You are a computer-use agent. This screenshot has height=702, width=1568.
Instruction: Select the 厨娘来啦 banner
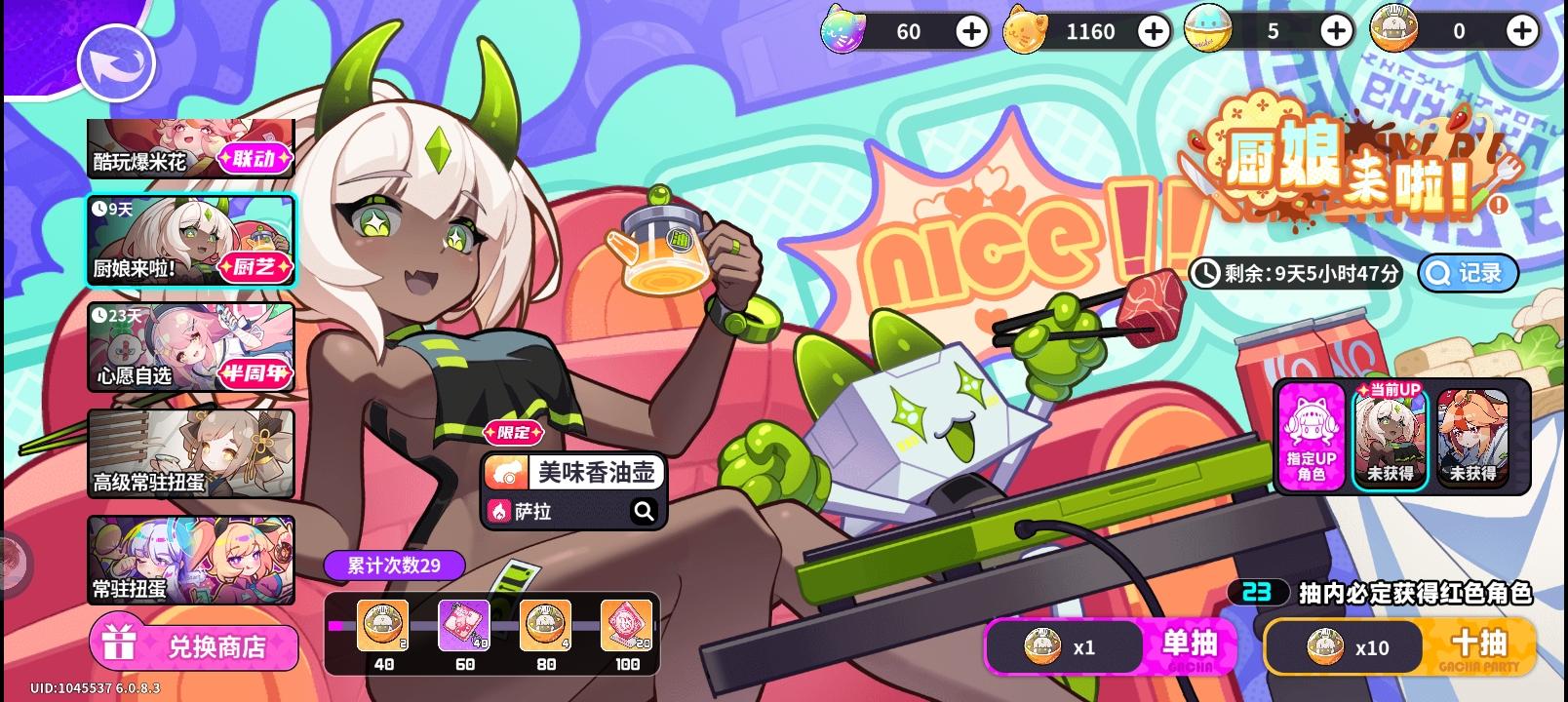(x=190, y=241)
